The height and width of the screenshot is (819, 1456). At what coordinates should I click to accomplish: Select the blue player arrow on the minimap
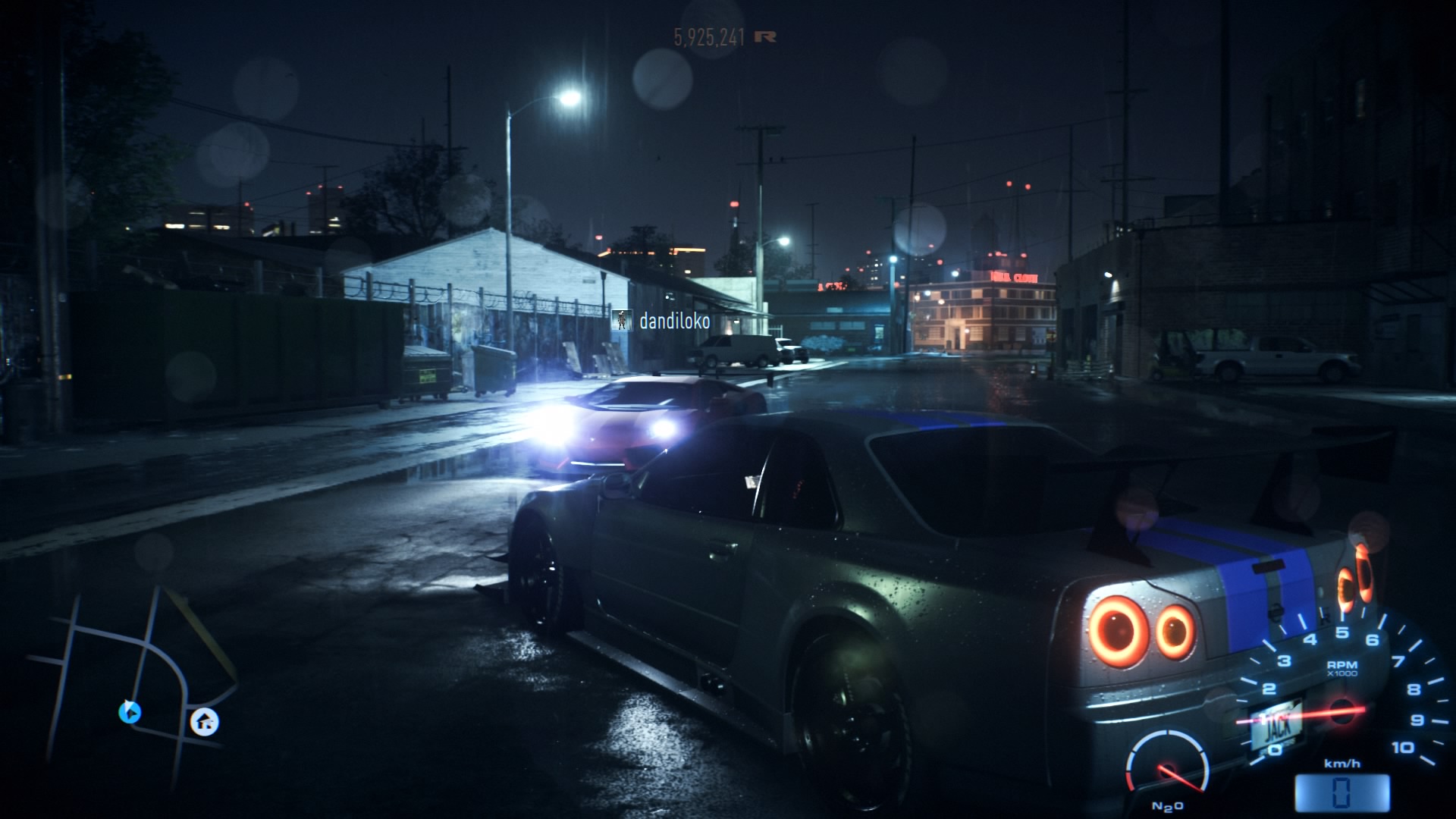(130, 712)
